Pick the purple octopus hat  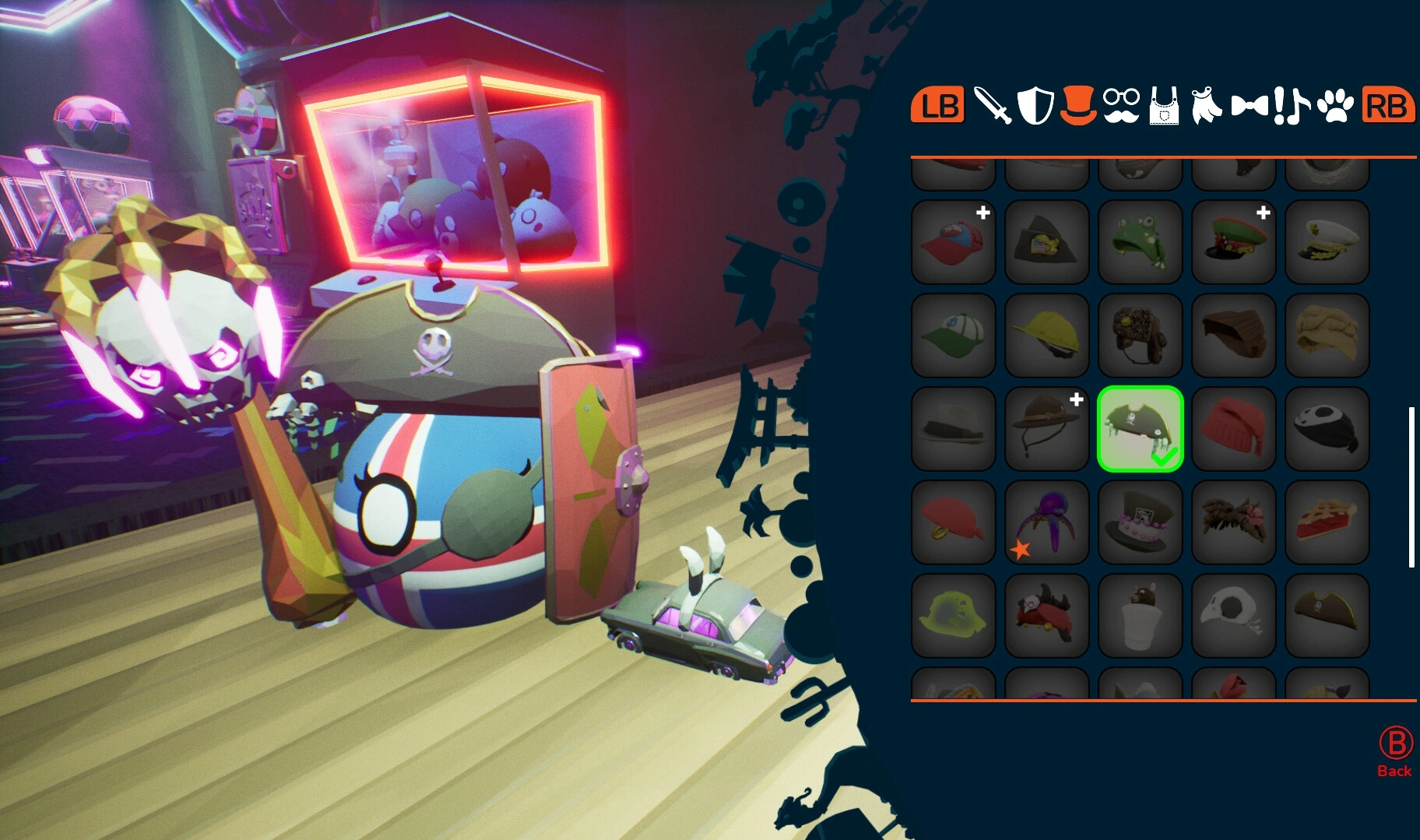[x=1047, y=522]
